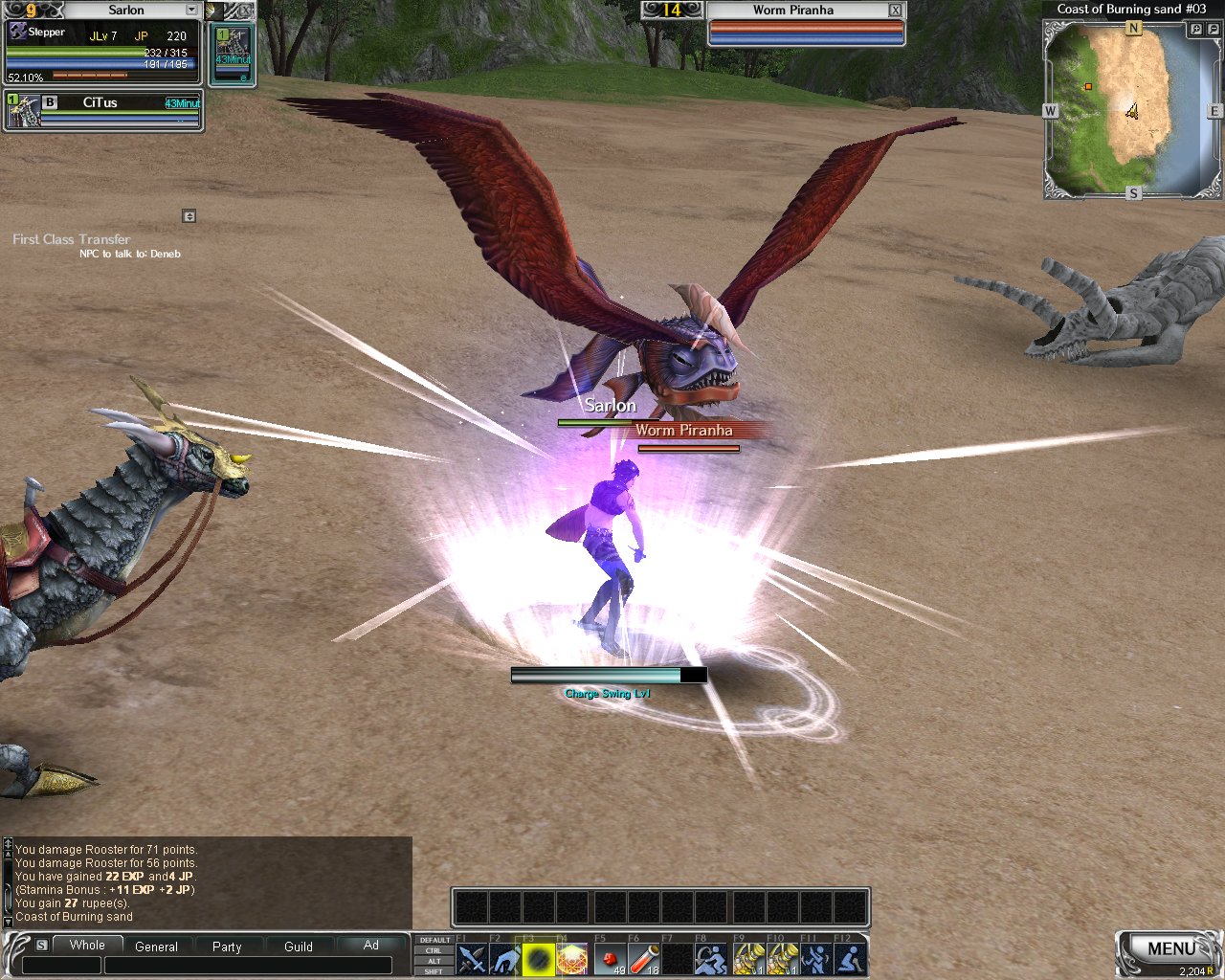Viewport: 1225px width, 980px height.
Task: Switch to the Whole chat tab
Action: 87,945
